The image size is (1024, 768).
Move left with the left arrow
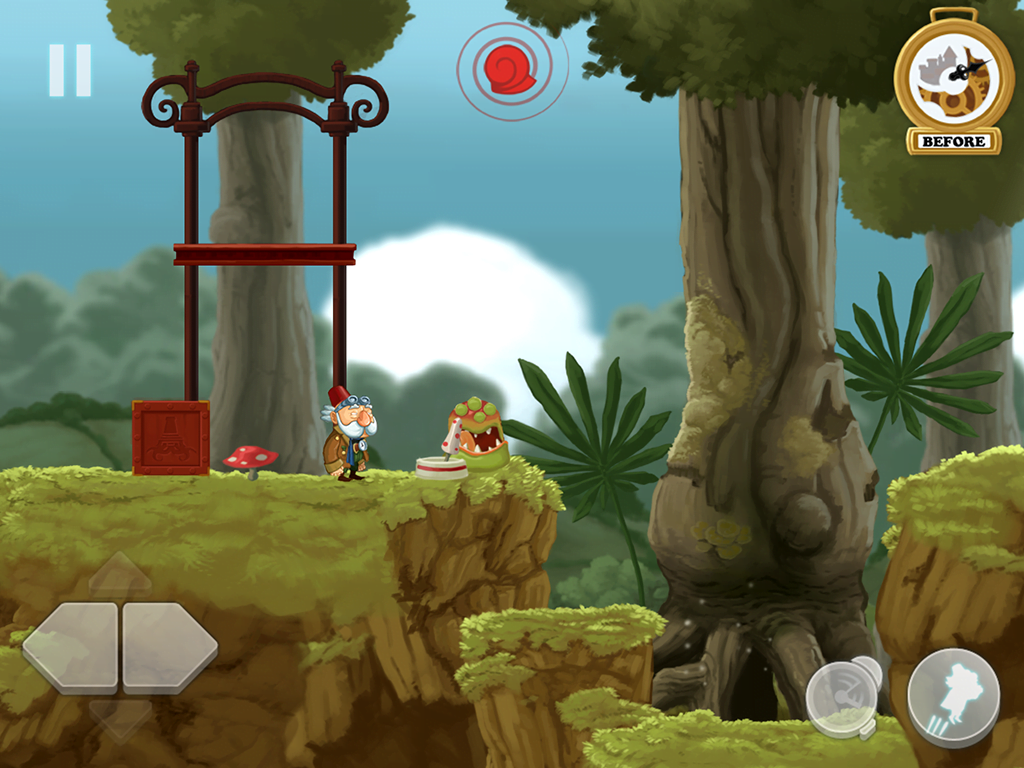coord(70,647)
